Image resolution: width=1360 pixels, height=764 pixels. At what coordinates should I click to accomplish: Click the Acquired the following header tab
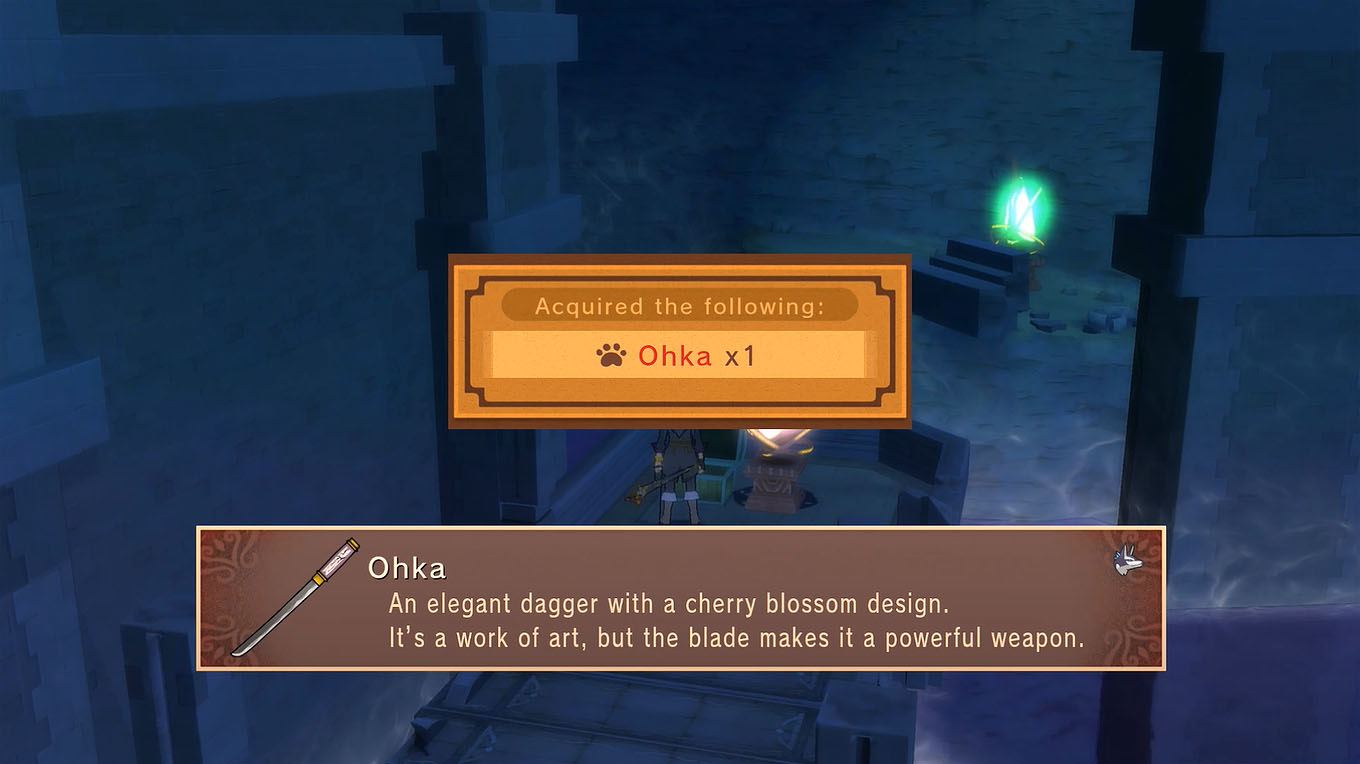(x=680, y=306)
